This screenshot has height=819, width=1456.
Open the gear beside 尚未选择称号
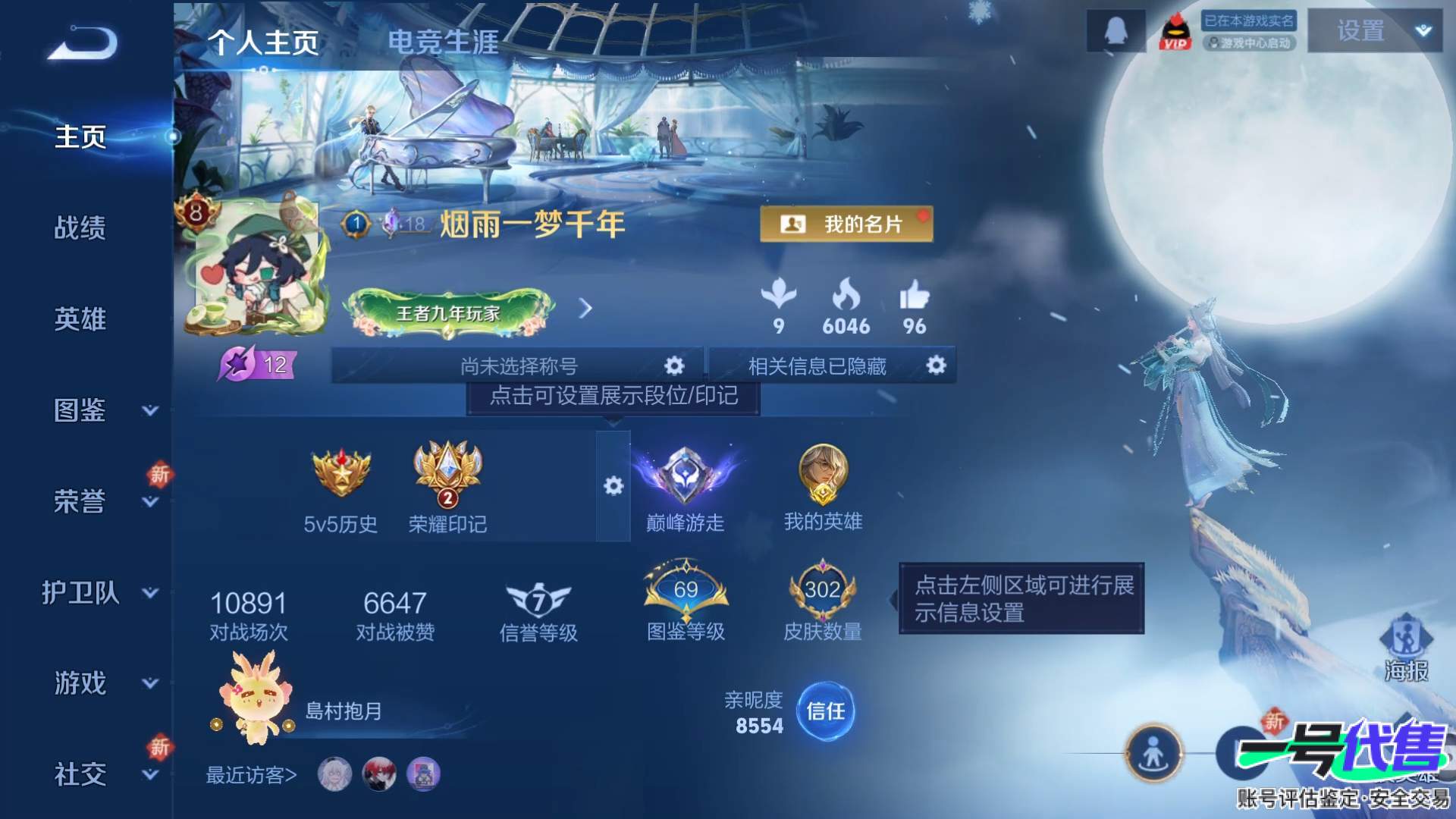pos(673,366)
